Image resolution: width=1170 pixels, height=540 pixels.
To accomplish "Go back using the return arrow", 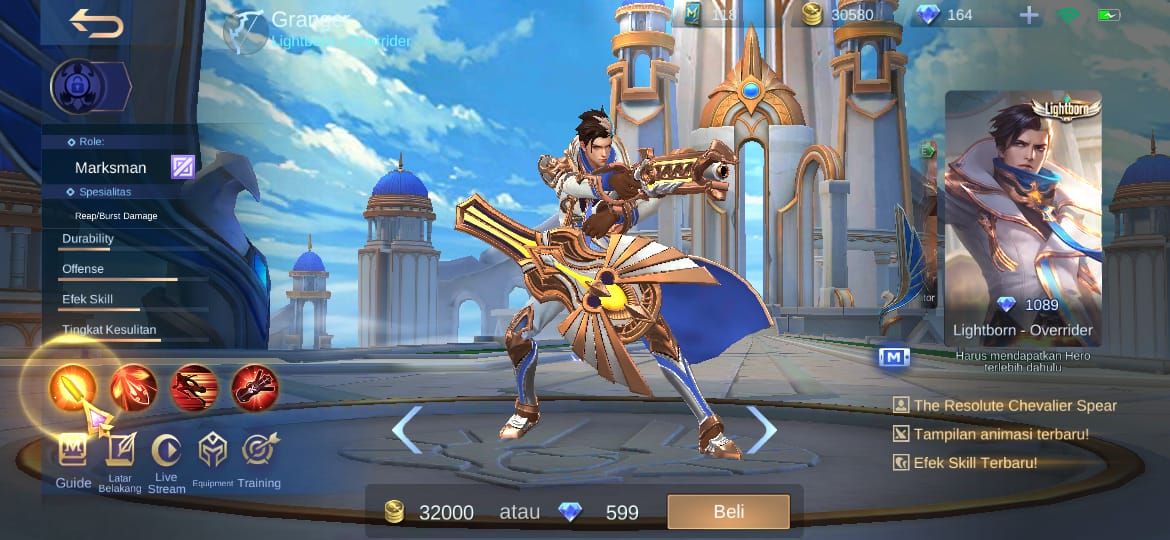I will point(96,22).
